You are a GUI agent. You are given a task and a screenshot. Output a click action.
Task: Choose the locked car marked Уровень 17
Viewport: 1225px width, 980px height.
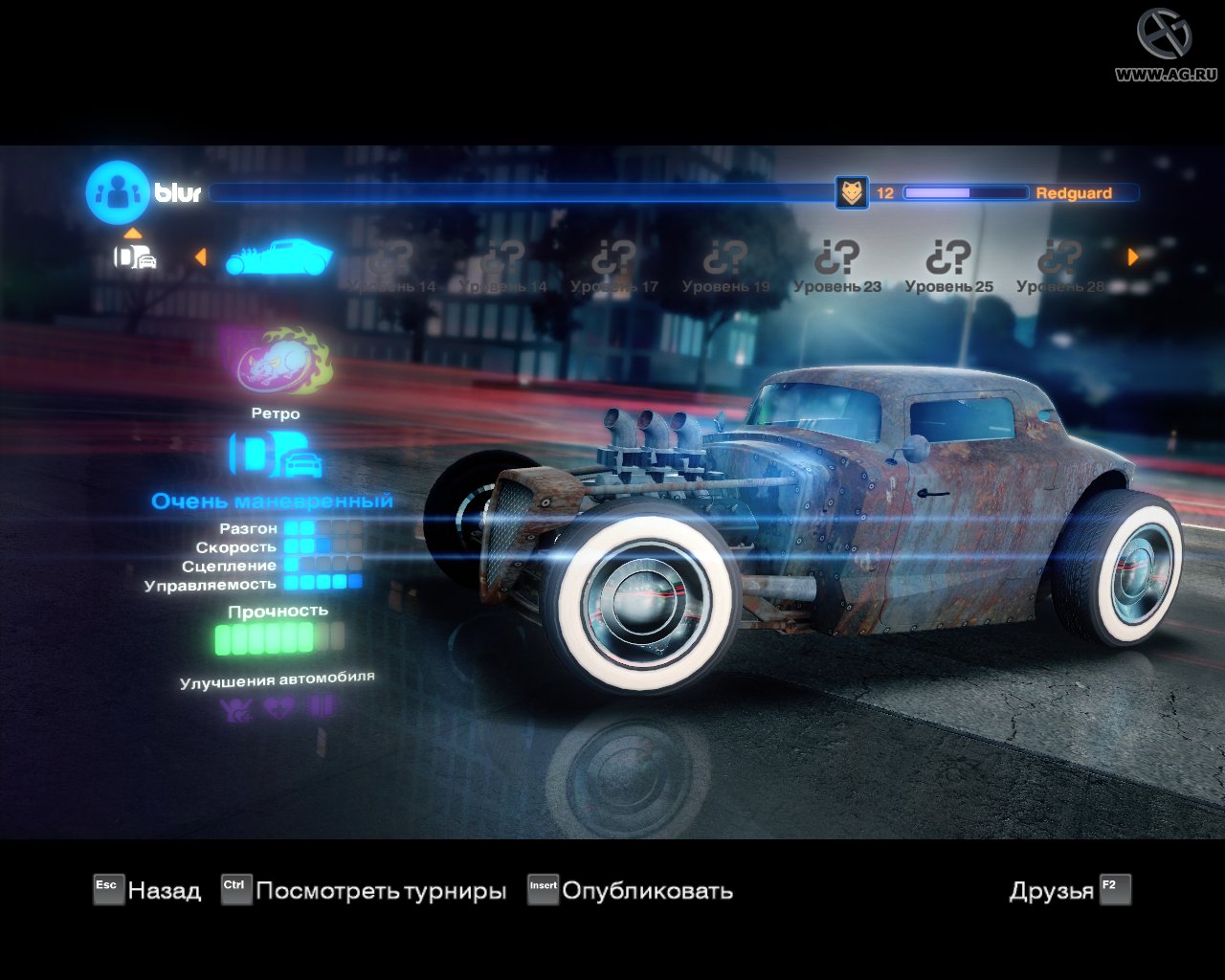coord(614,265)
